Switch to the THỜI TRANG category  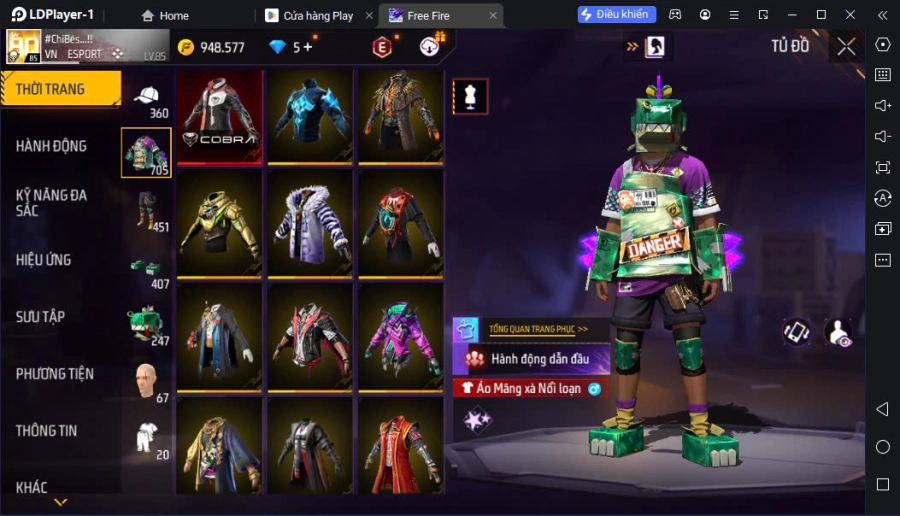click(60, 89)
